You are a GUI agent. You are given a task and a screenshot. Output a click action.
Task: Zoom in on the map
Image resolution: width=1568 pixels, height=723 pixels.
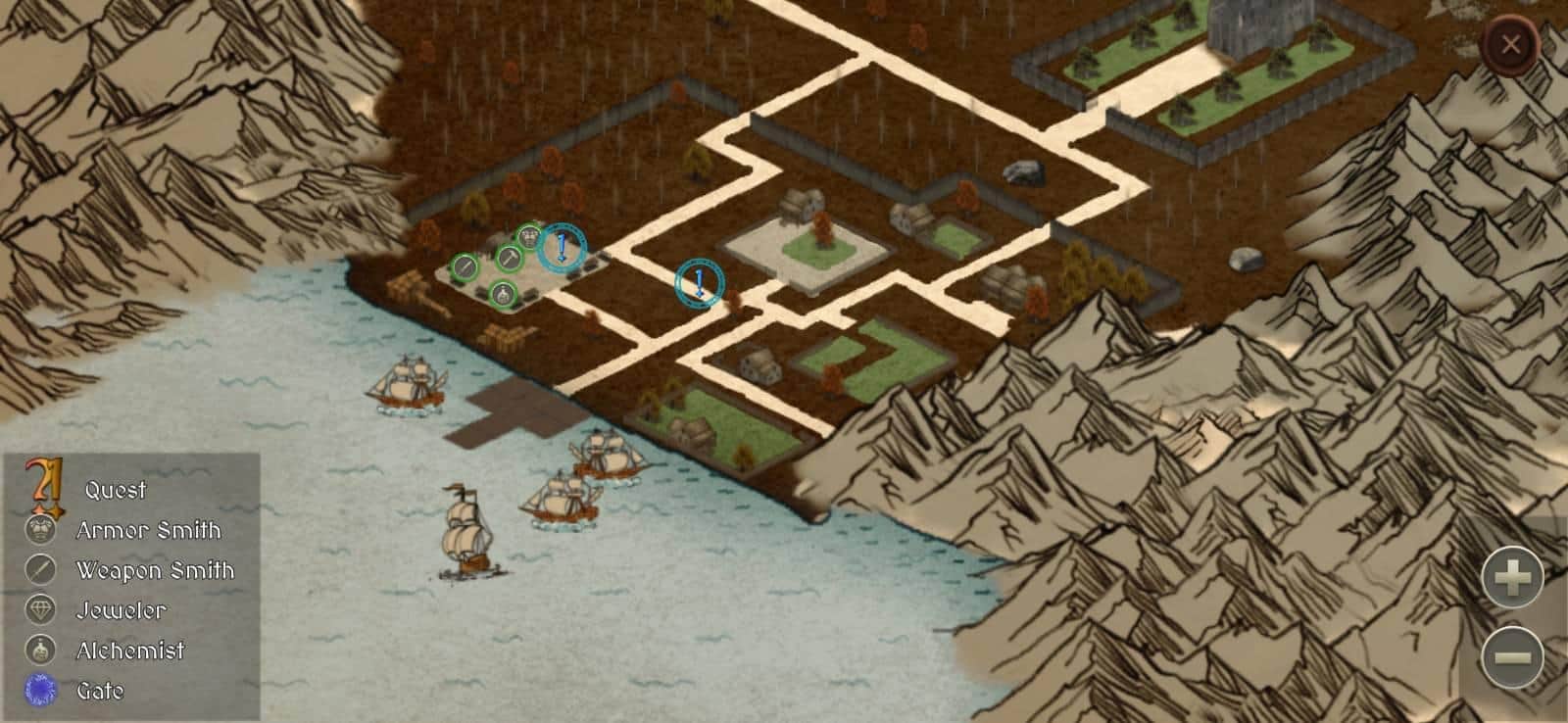coord(1512,577)
